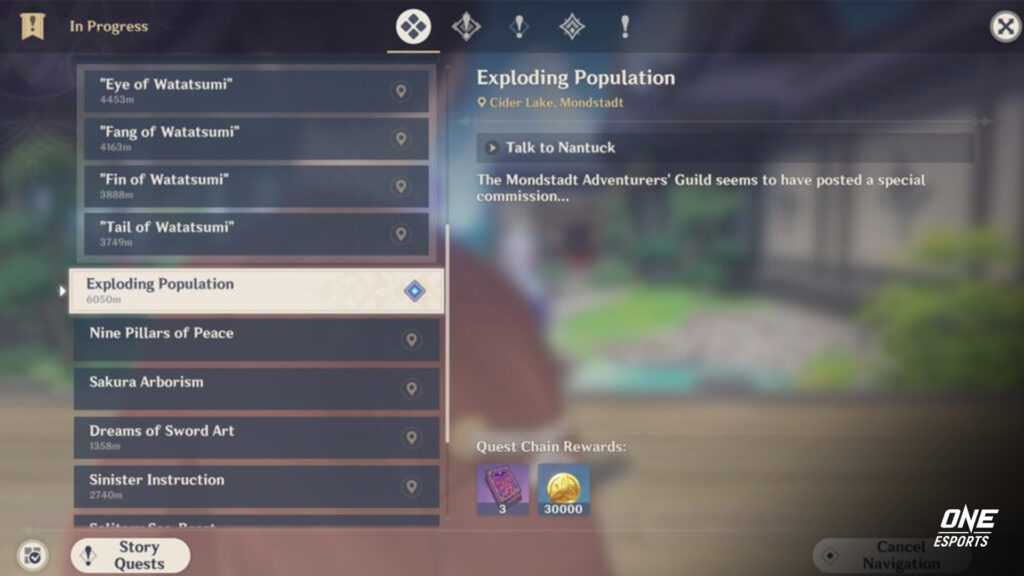Select the Sinister Instruction quest
Viewport: 1024px width, 576px height.
[x=256, y=486]
